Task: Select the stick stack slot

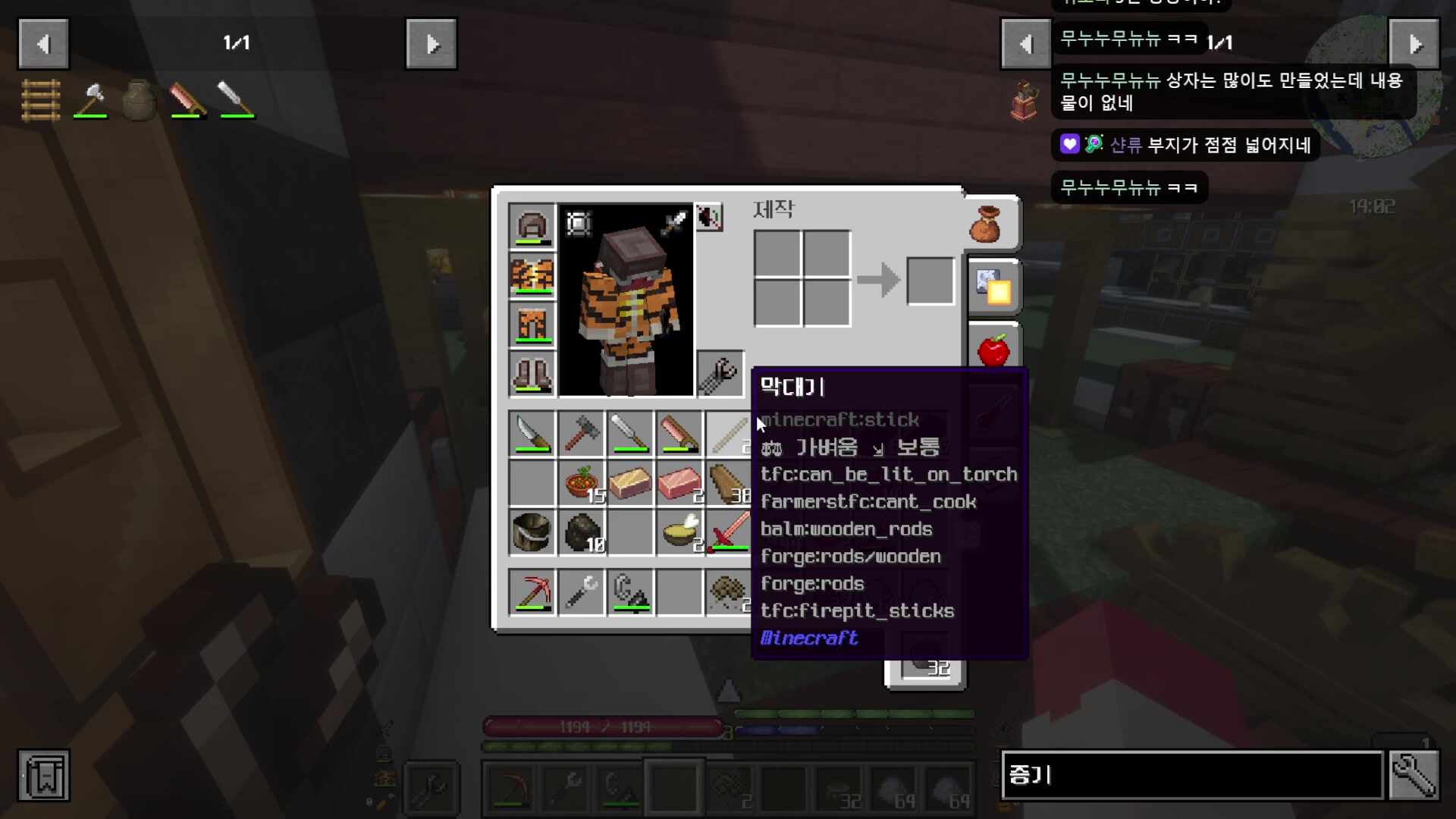Action: pyautogui.click(x=728, y=434)
